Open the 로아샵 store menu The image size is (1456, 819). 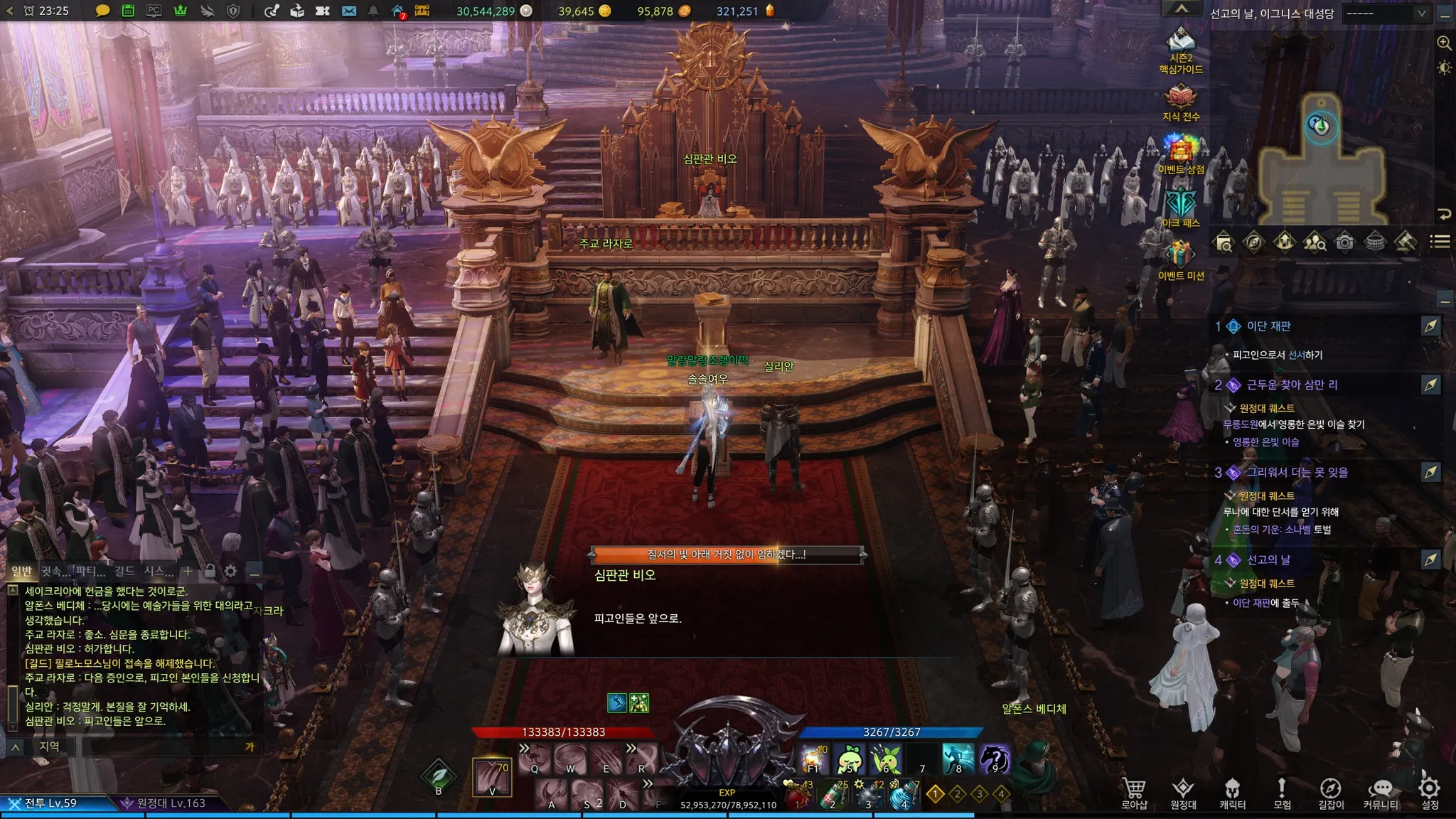[1134, 791]
